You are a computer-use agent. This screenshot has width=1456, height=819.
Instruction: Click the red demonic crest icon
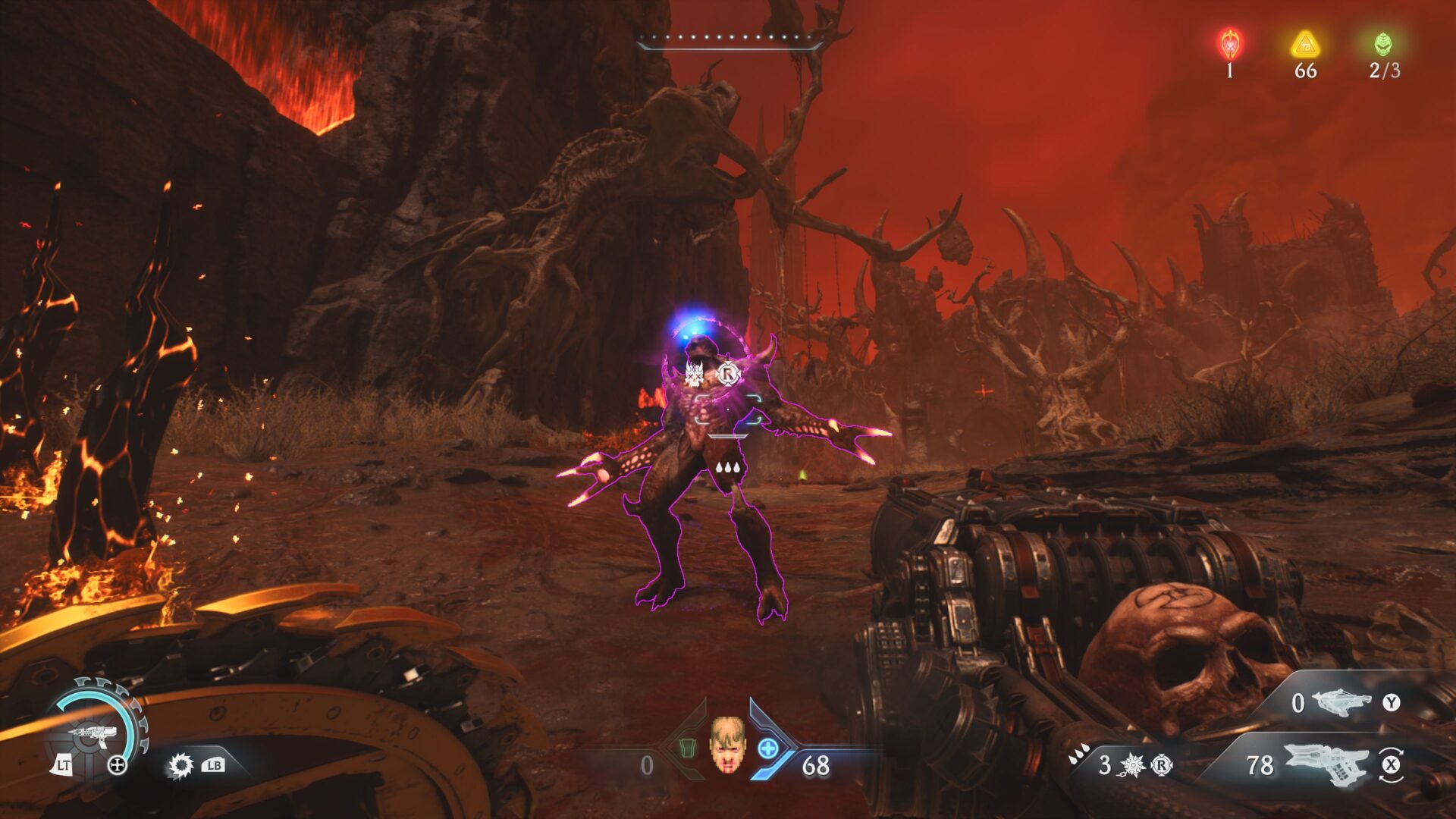point(1229,45)
